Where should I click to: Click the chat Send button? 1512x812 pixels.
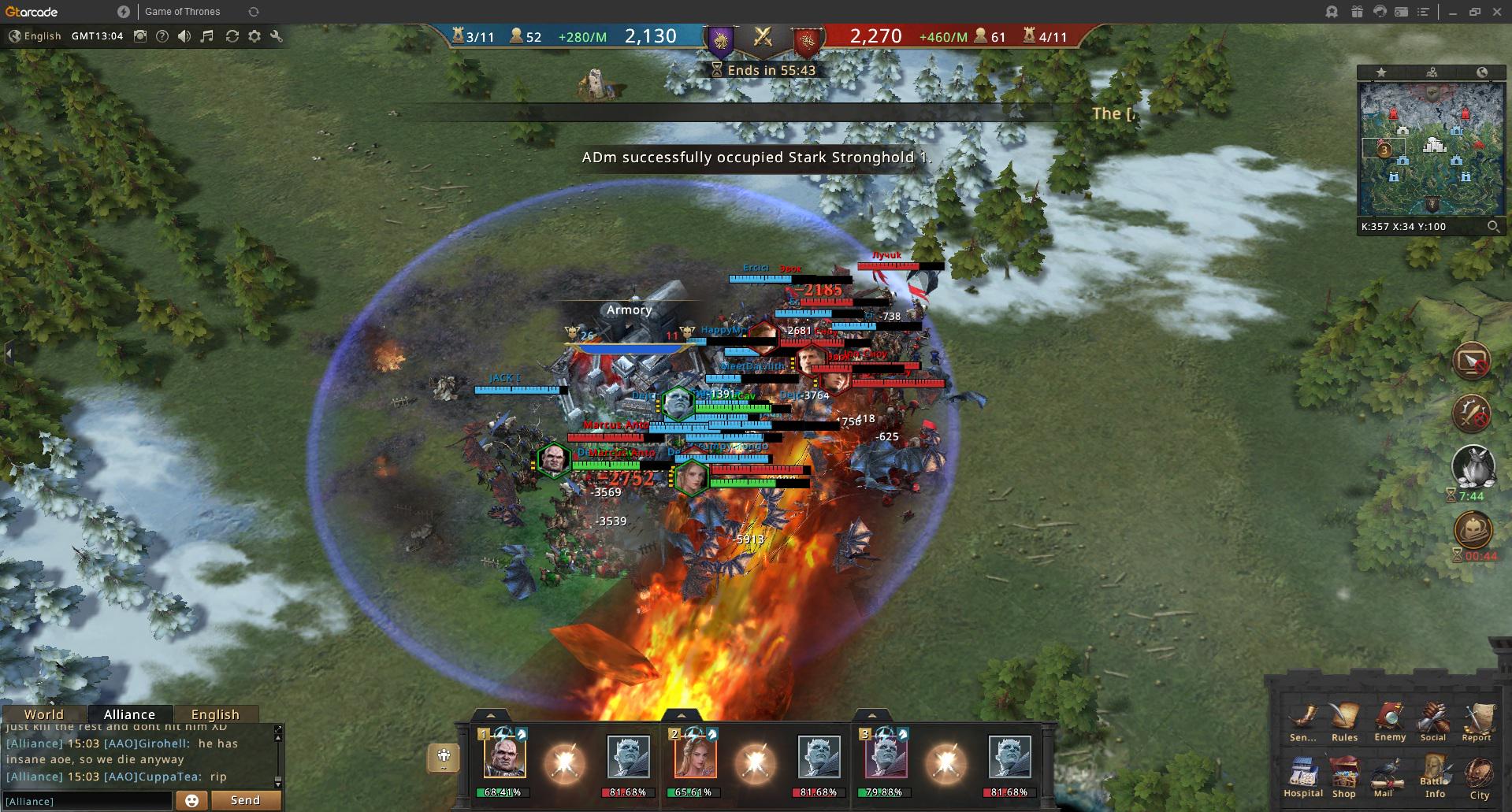pos(245,800)
